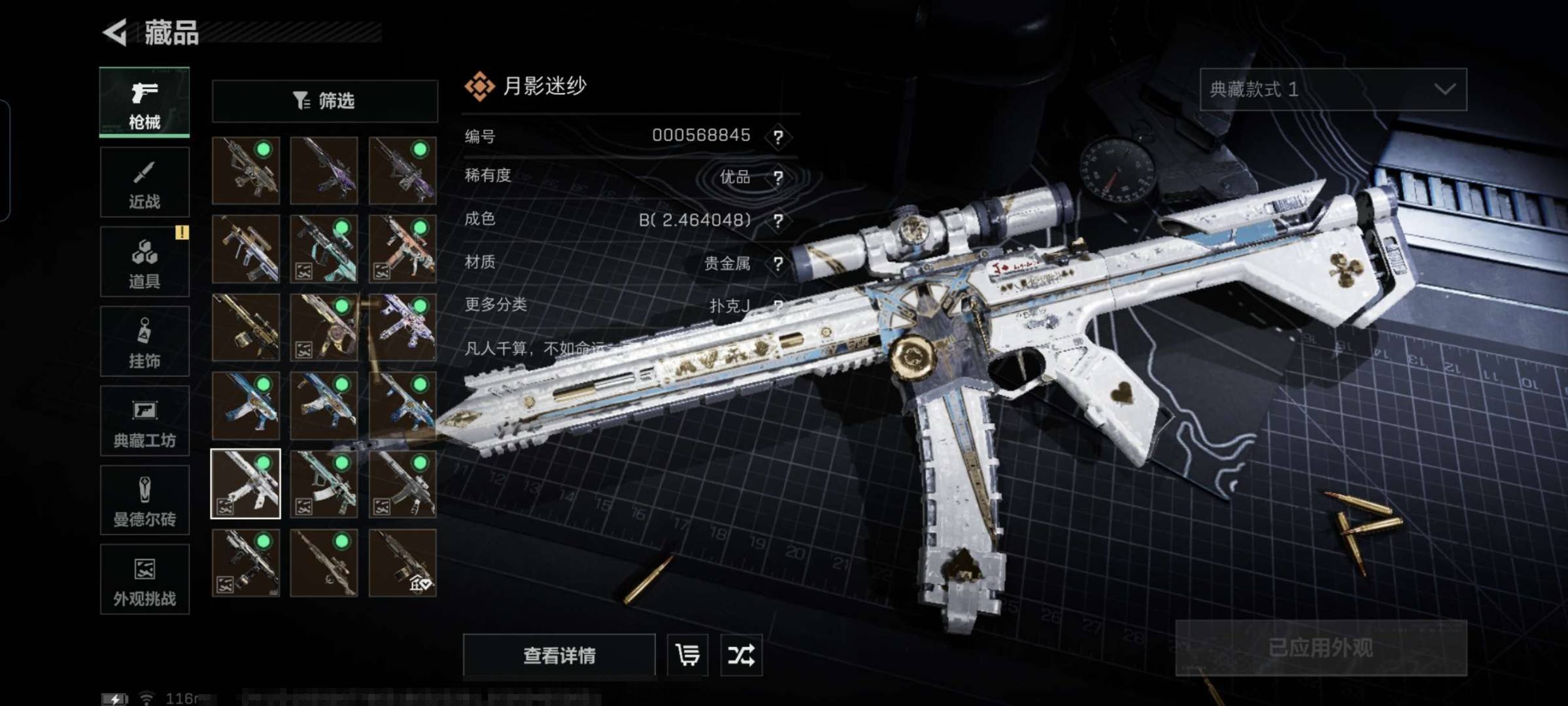Open the cart list icon button
Screen dimensions: 1568x706
click(x=687, y=654)
